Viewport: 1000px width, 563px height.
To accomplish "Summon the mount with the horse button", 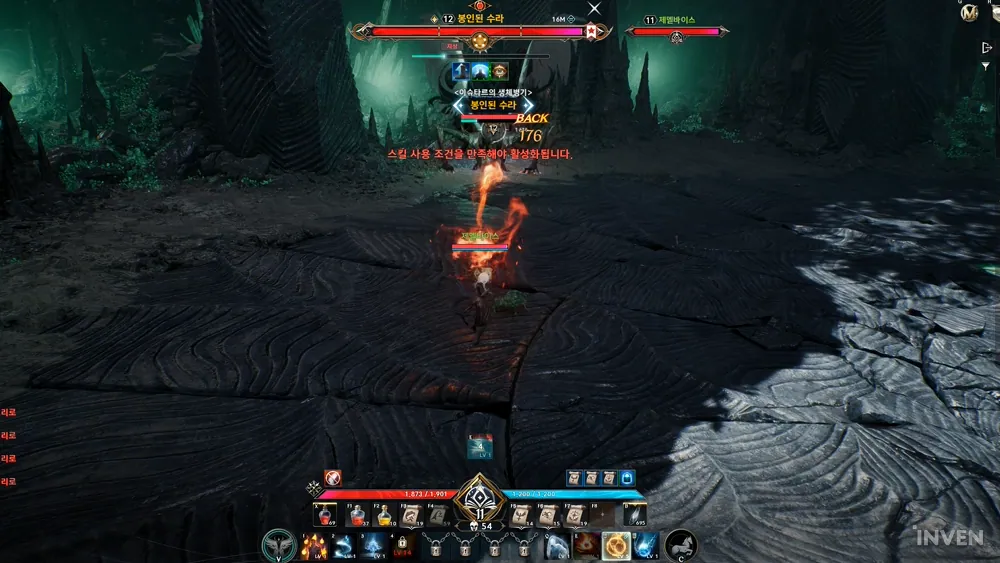I will coord(681,546).
